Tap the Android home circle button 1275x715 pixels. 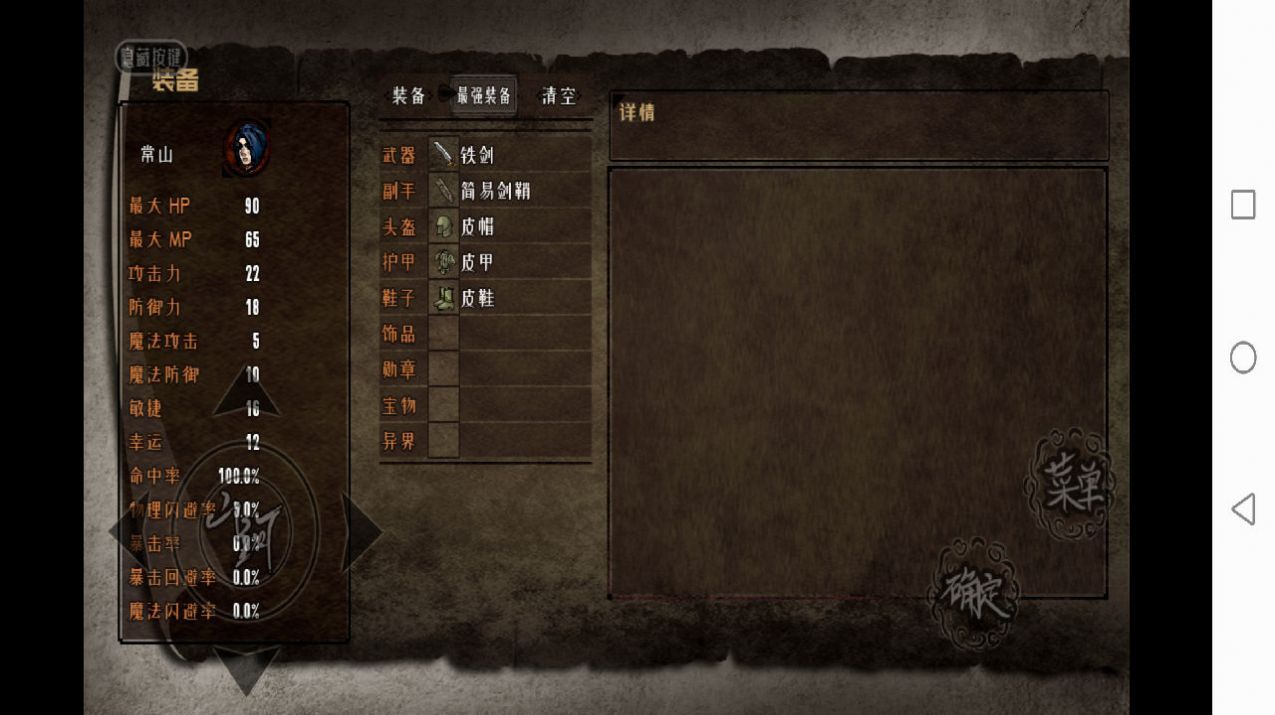(1243, 357)
